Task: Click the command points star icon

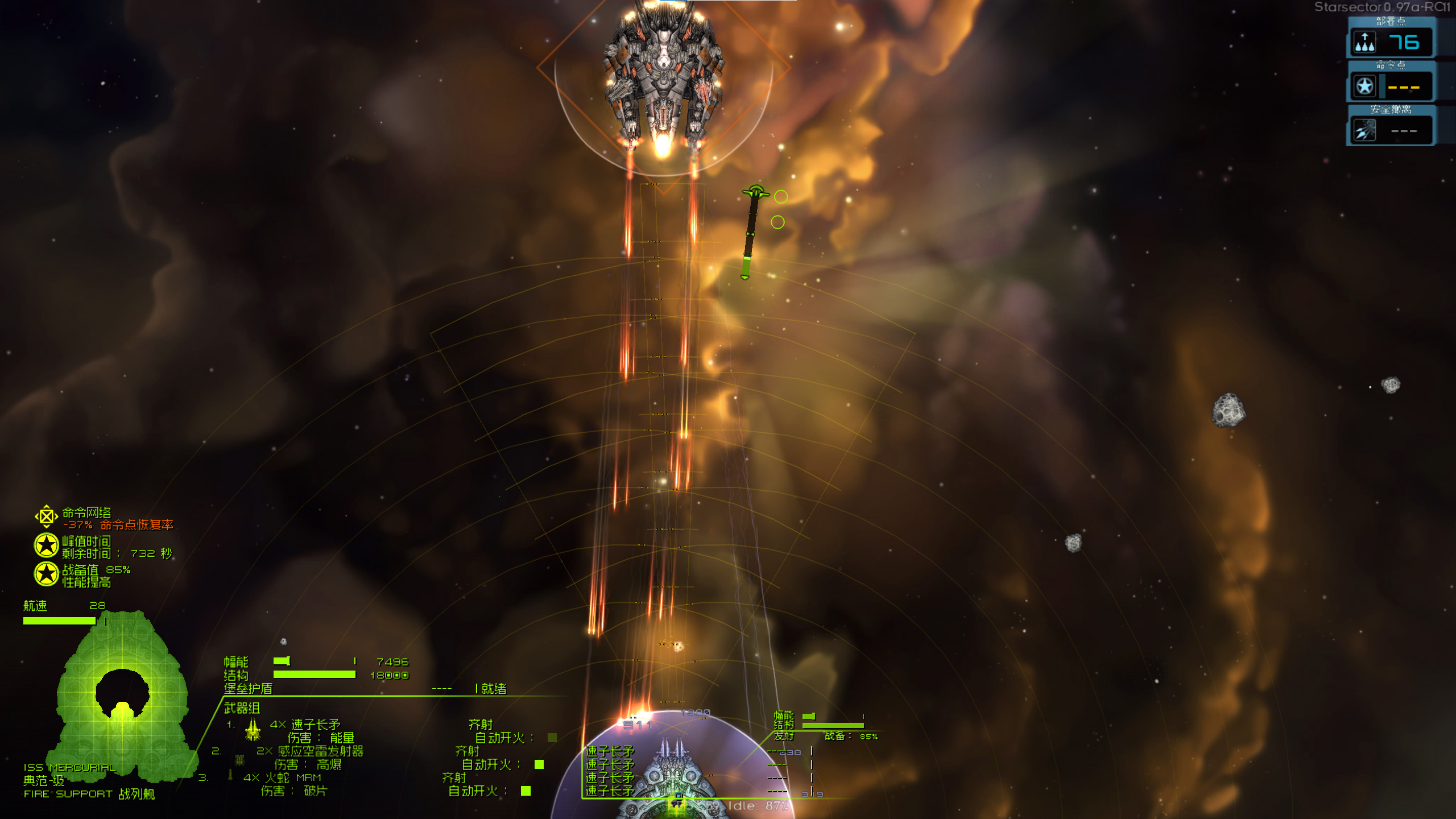Action: [1364, 85]
